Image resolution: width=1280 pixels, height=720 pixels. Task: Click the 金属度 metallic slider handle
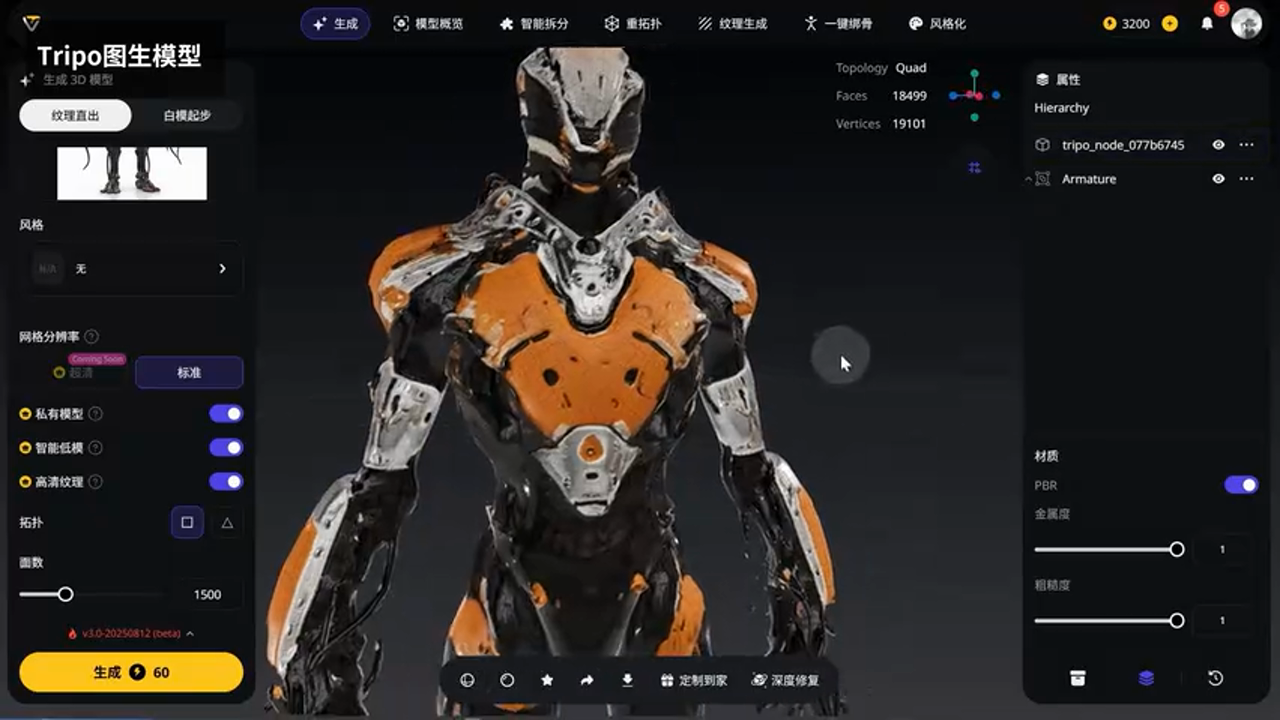[1177, 549]
